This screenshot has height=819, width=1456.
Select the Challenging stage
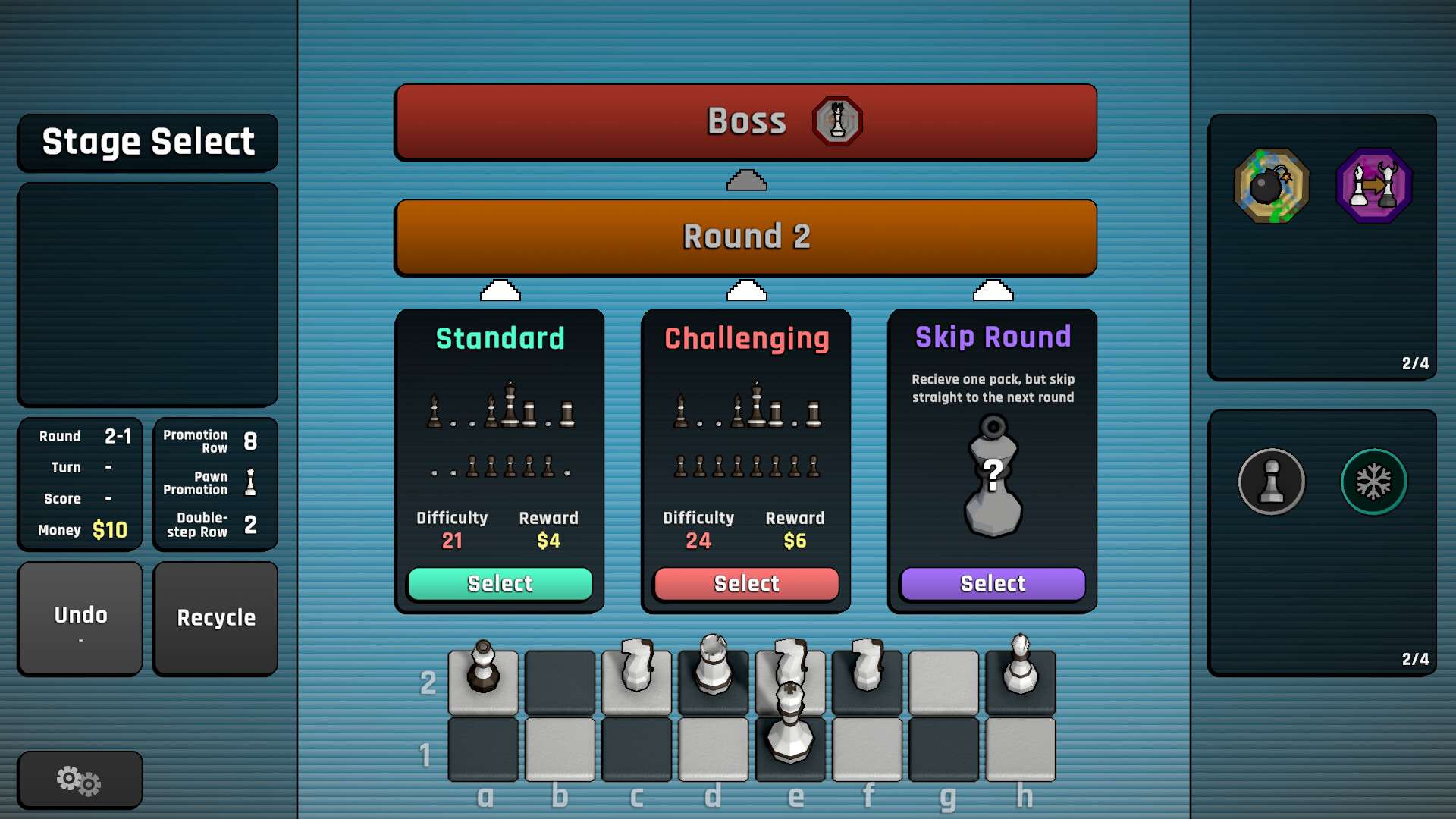(x=745, y=583)
